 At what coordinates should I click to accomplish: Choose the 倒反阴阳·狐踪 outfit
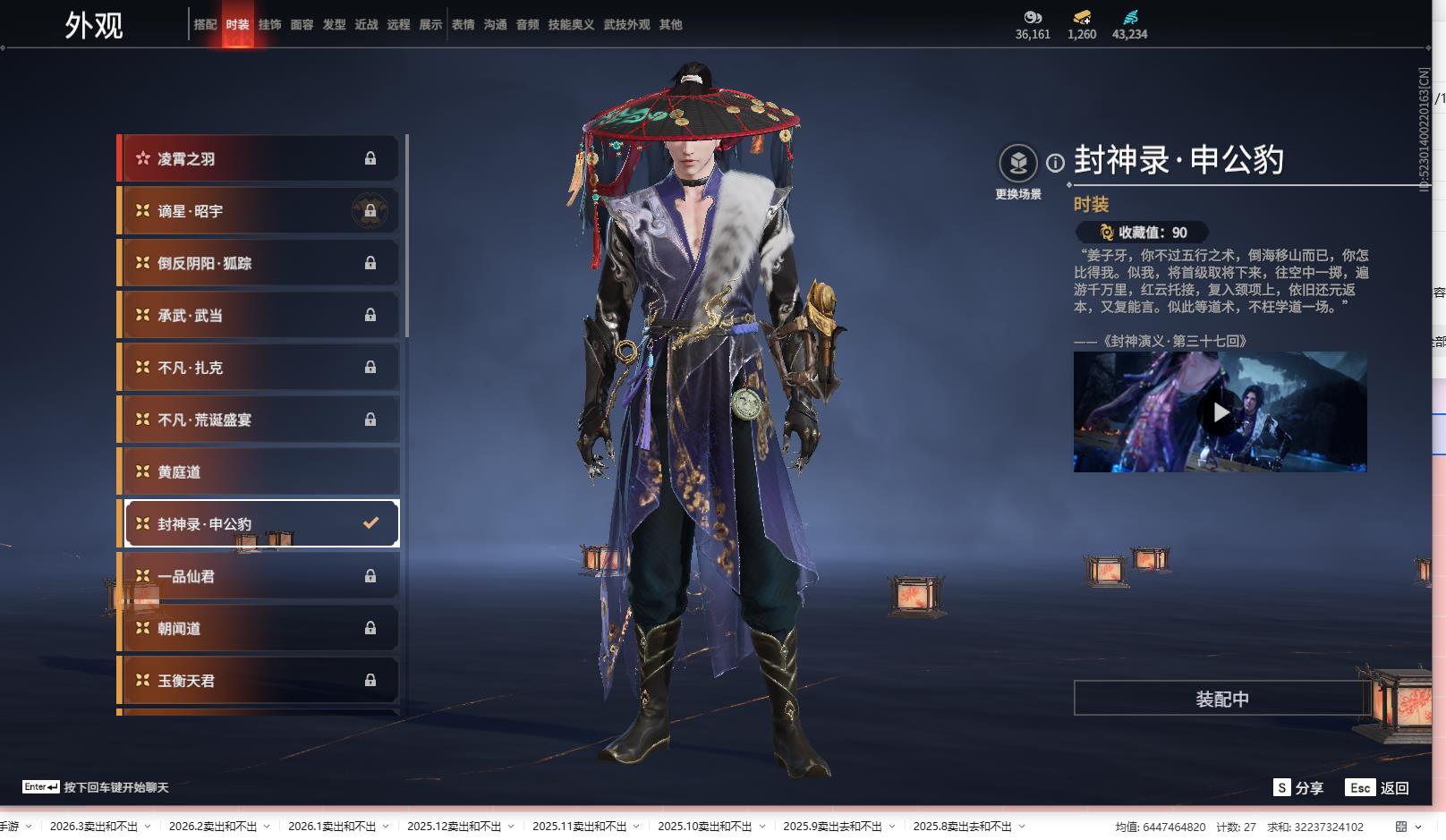coord(259,263)
